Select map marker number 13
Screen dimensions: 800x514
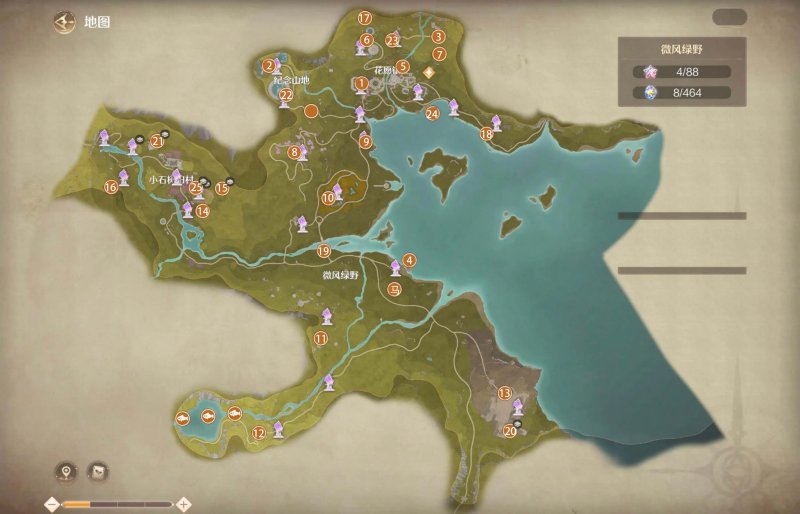pyautogui.click(x=505, y=393)
